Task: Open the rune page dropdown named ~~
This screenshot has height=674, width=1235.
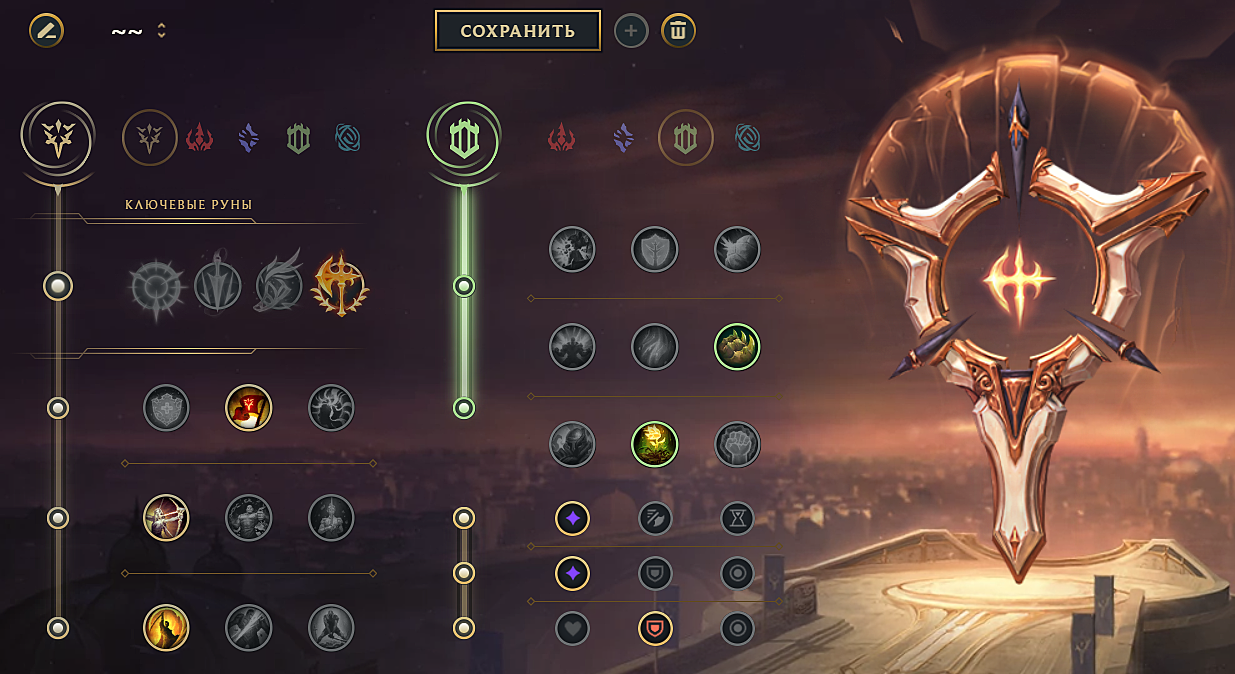Action: pyautogui.click(x=138, y=31)
